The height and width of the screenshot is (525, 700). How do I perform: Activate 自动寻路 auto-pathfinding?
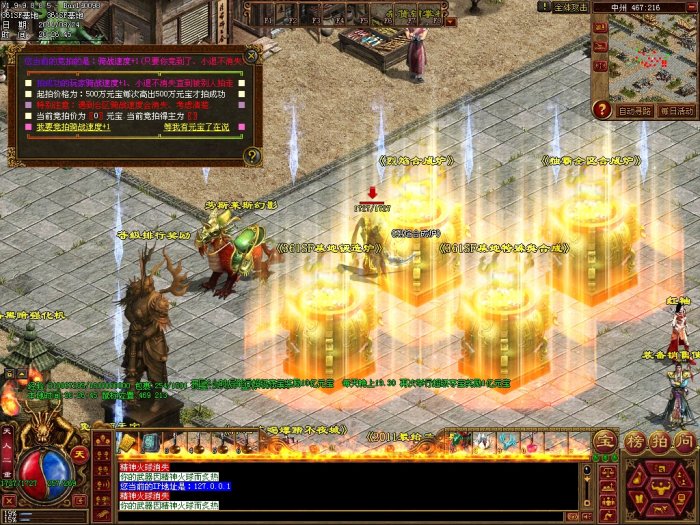[x=634, y=111]
